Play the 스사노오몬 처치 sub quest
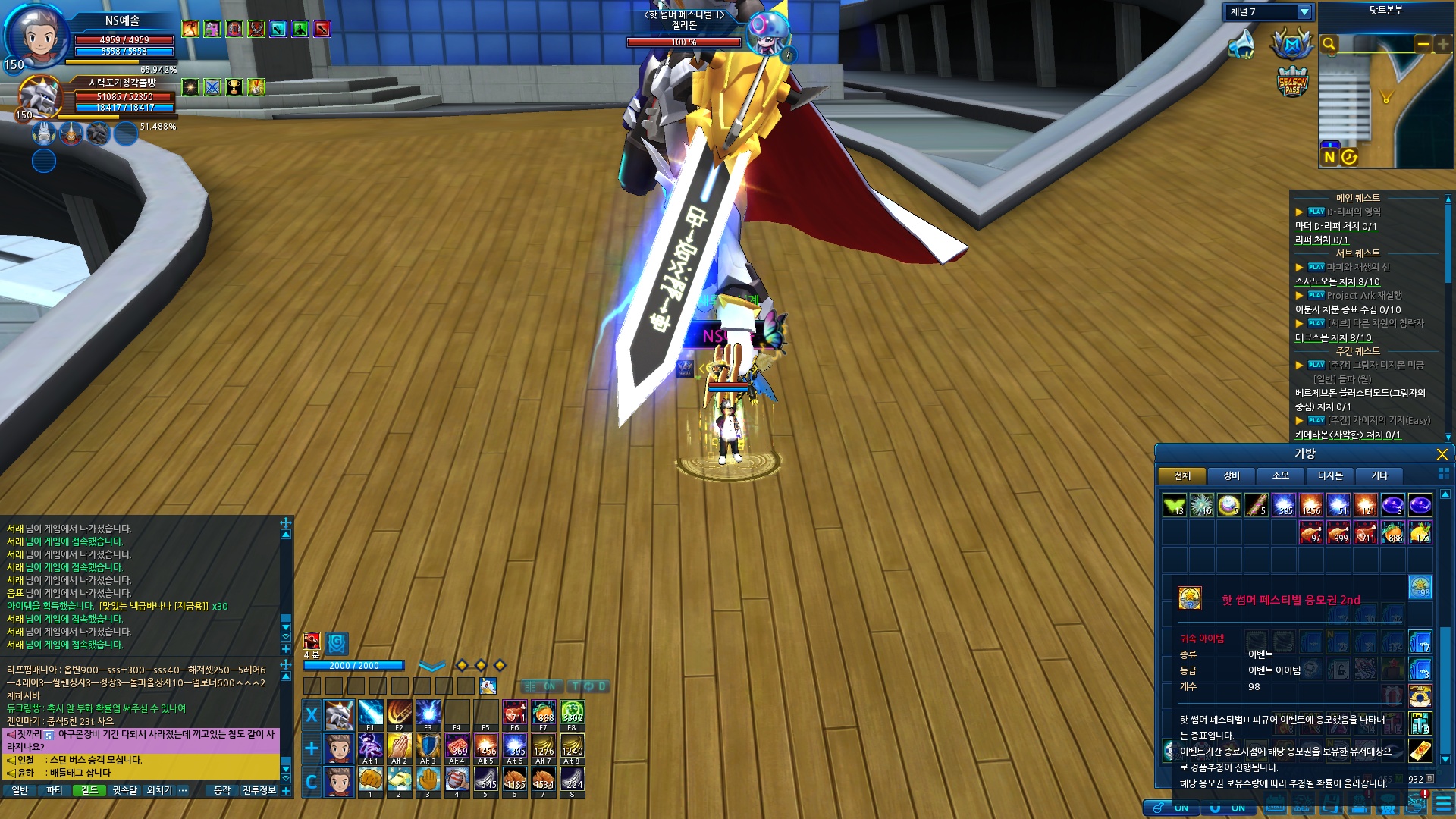This screenshot has width=1456, height=819. [x=1316, y=267]
